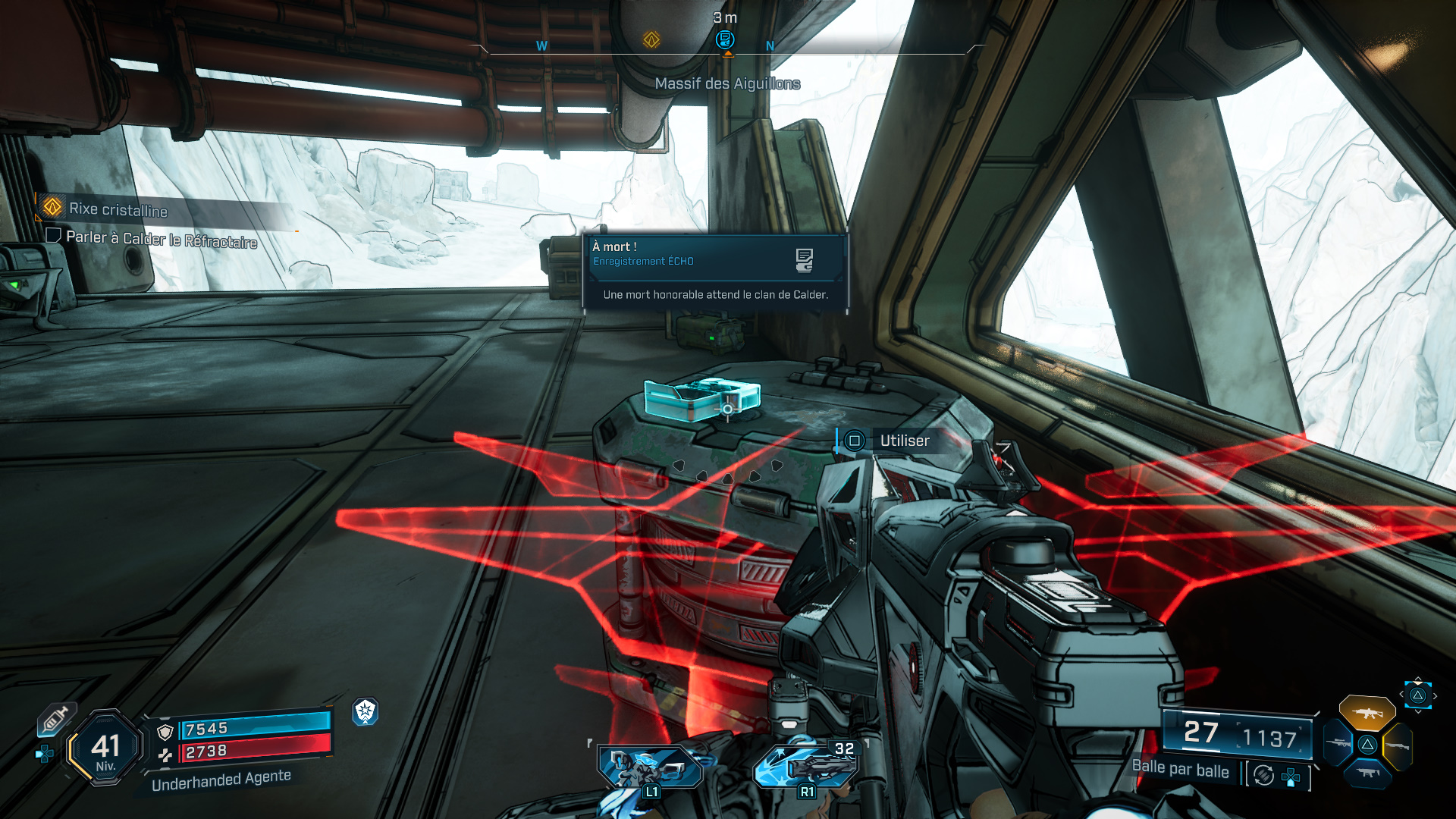Activate the gunner action skill icon
This screenshot has width=1456, height=819.
(650, 767)
